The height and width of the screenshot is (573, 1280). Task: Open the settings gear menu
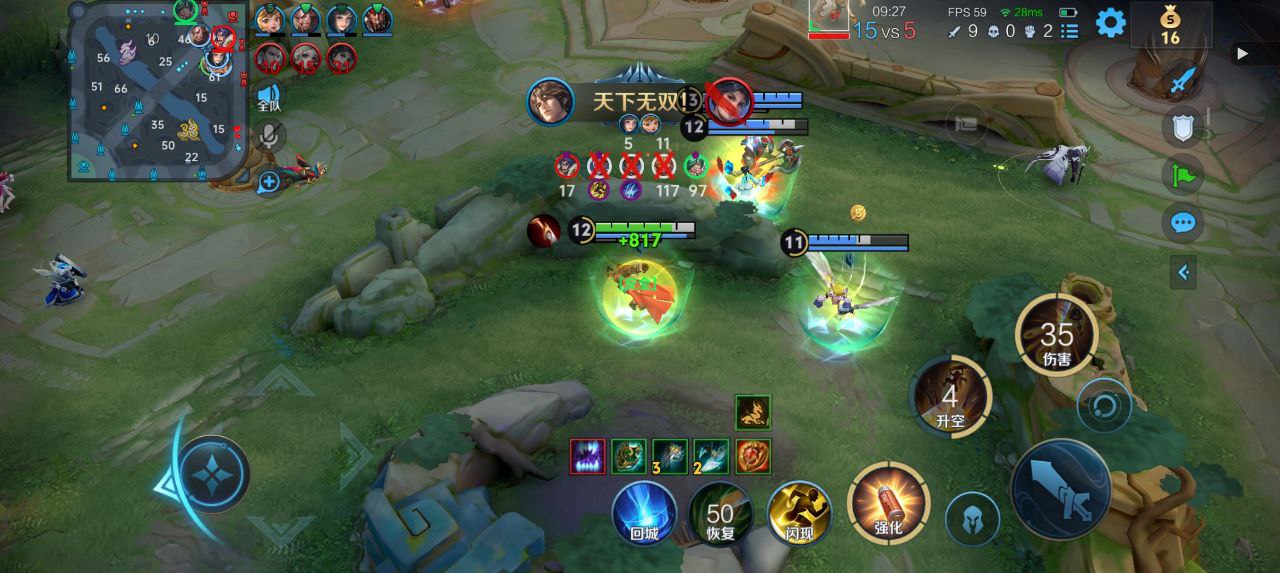point(1110,23)
